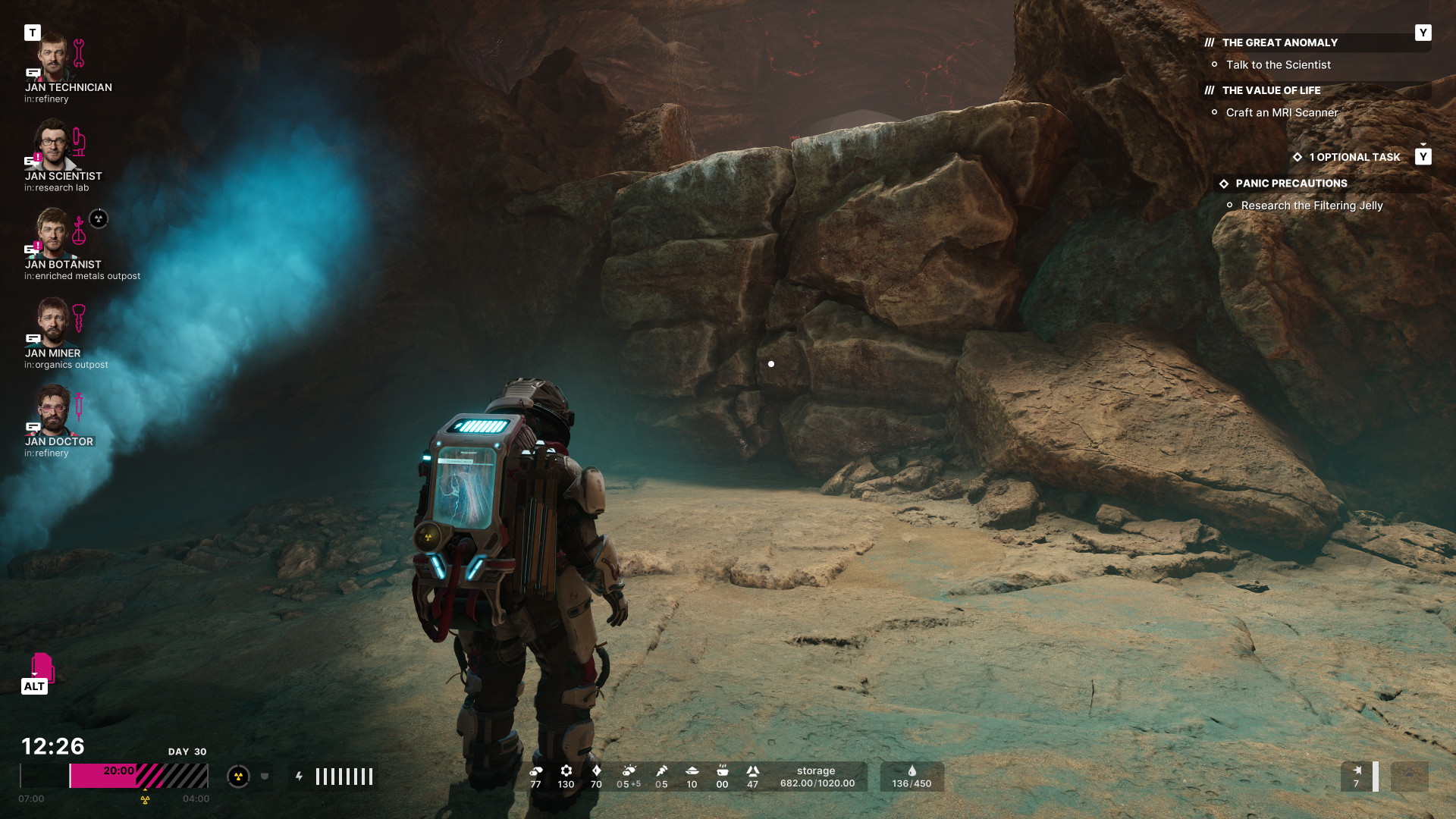The height and width of the screenshot is (819, 1456).
Task: Select the anchor tool slot showing 7
Action: click(1357, 777)
